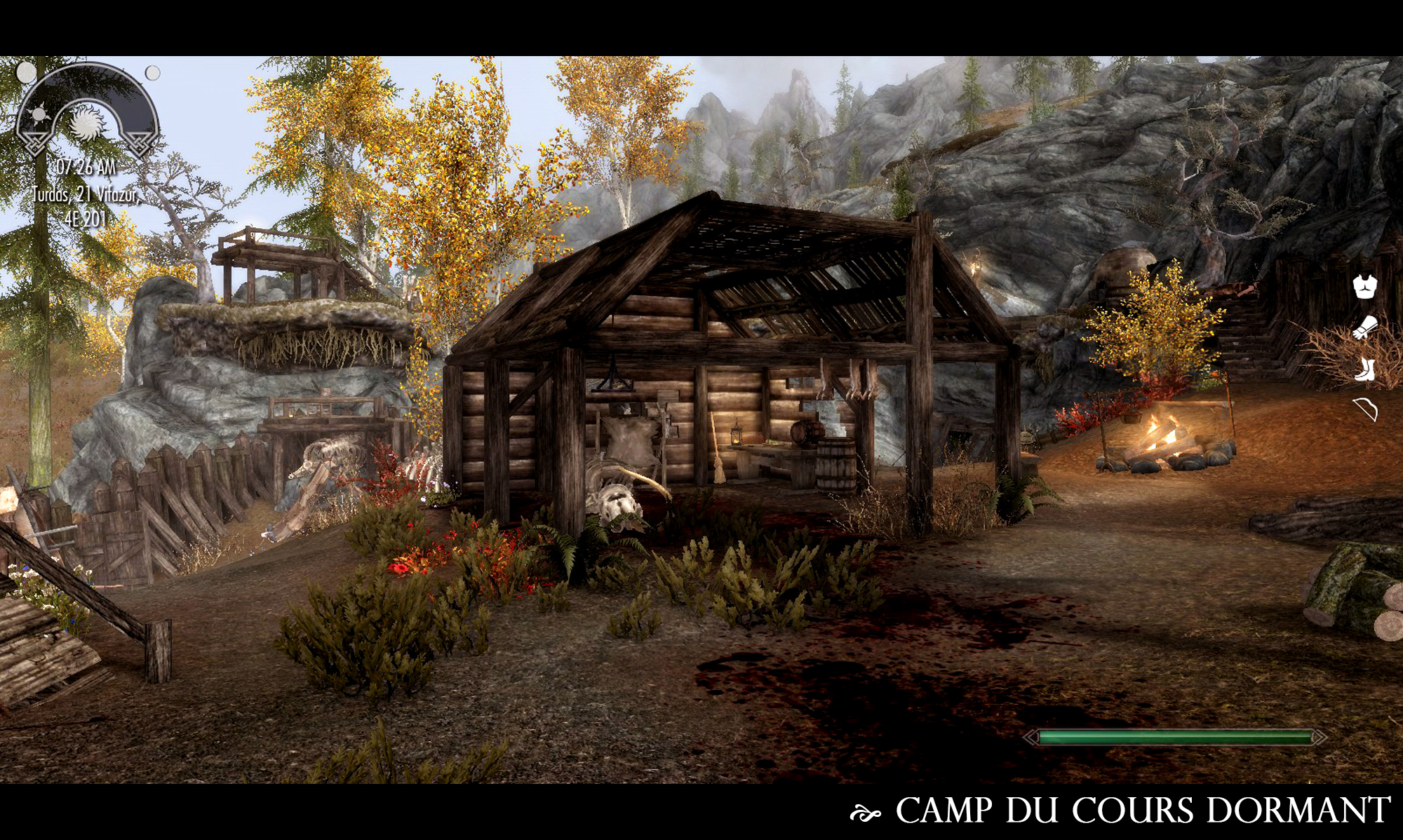Screen dimensions: 1403x840
Task: Choose the boots equipment icon
Action: [x=1365, y=369]
